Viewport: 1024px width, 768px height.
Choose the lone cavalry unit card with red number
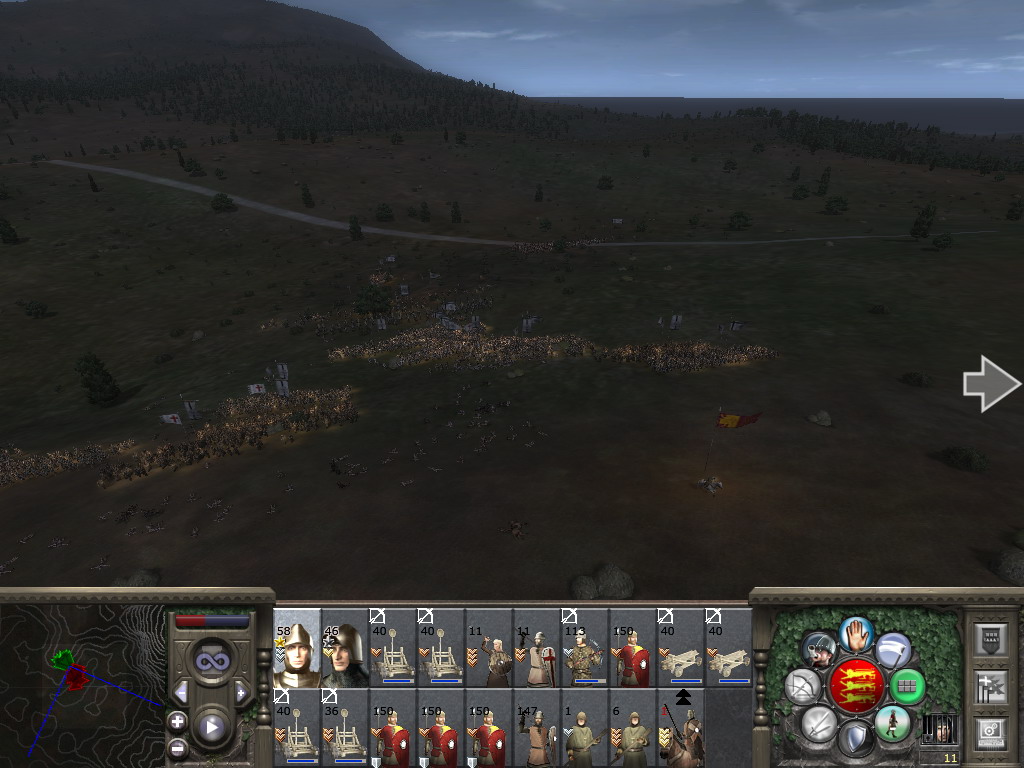pyautogui.click(x=681, y=727)
